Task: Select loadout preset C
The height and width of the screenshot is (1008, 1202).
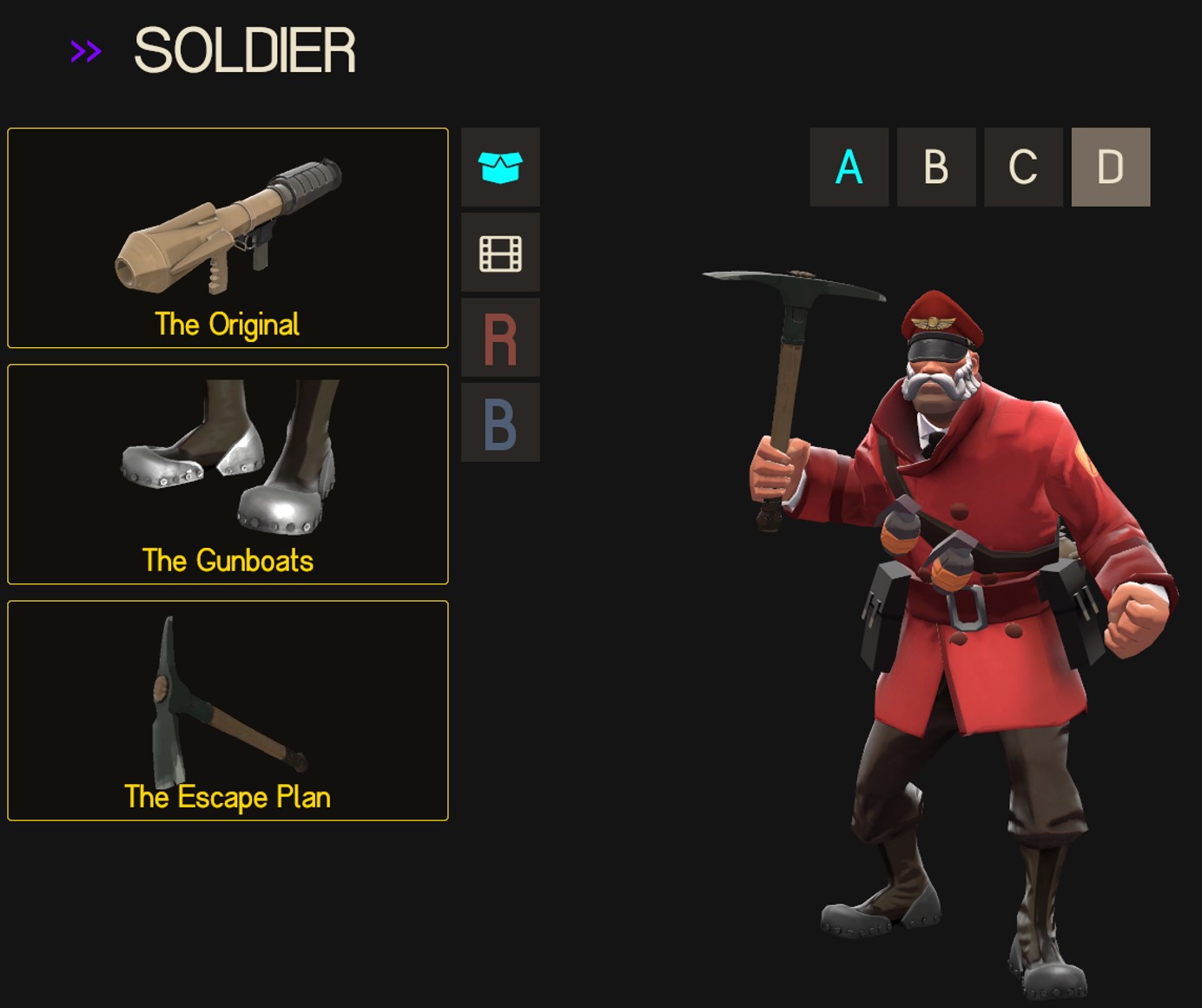Action: pos(1022,168)
